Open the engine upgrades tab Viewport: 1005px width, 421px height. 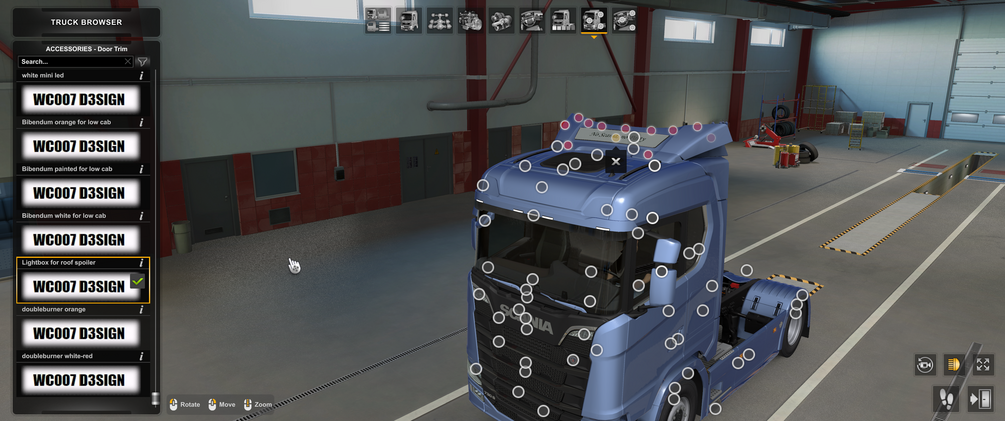(x=471, y=20)
